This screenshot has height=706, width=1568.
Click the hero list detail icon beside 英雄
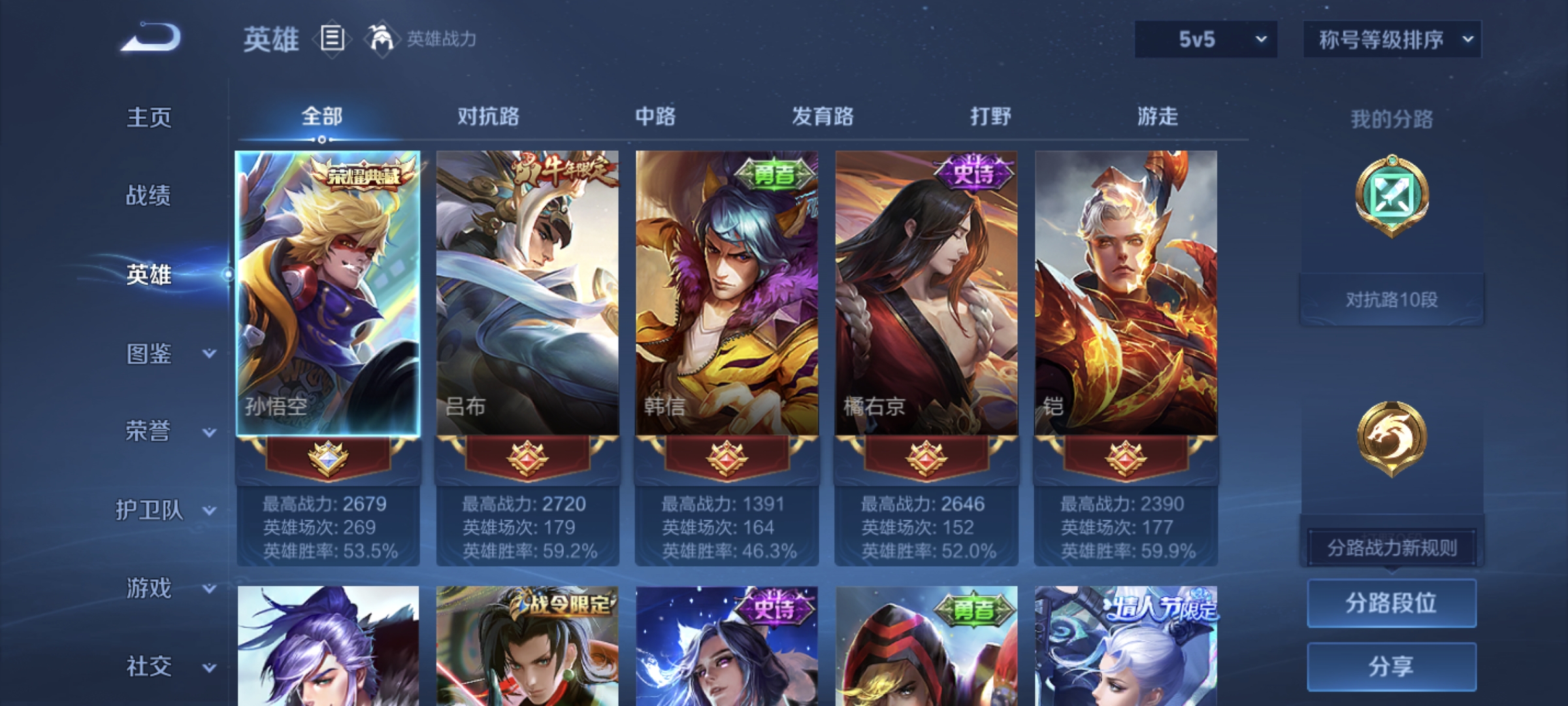click(332, 39)
